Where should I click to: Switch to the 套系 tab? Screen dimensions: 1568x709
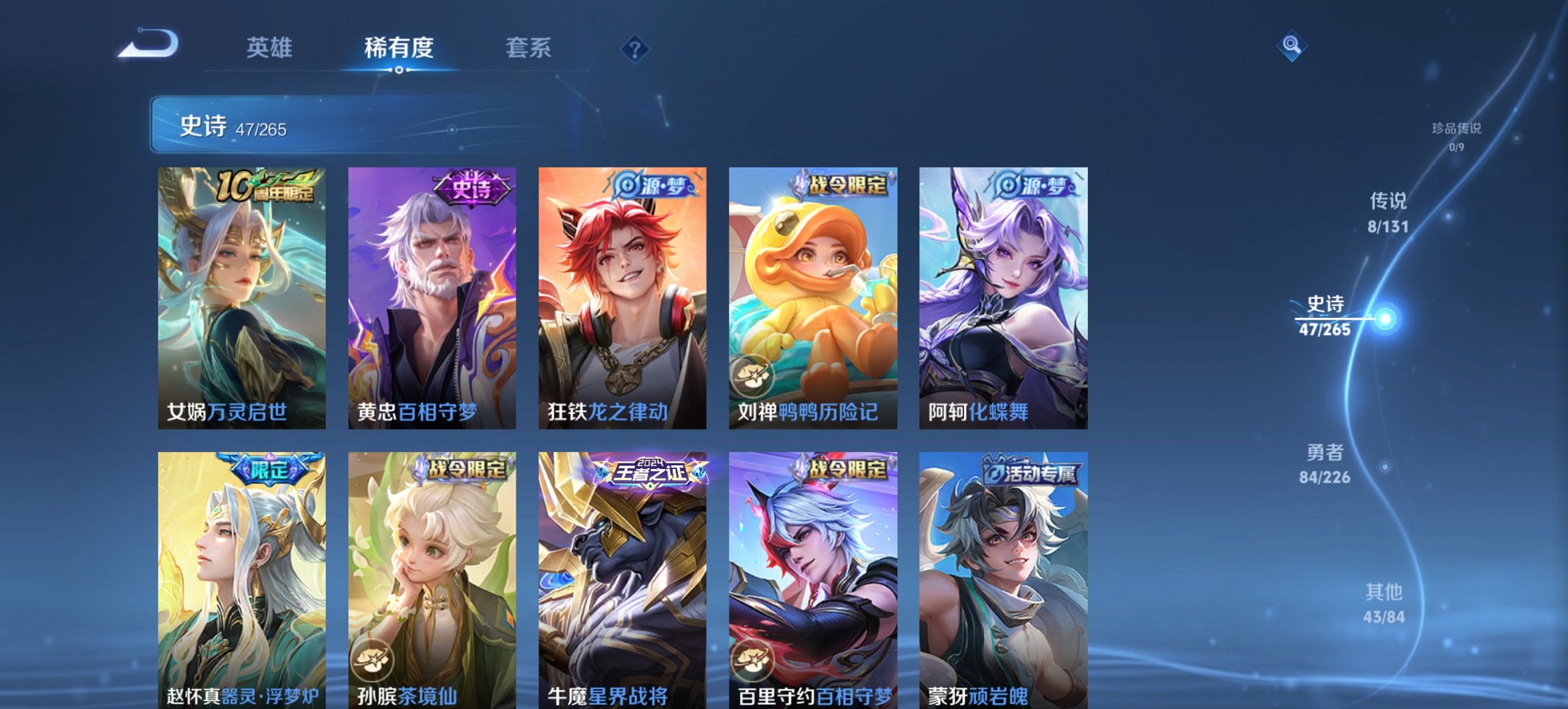coord(528,48)
